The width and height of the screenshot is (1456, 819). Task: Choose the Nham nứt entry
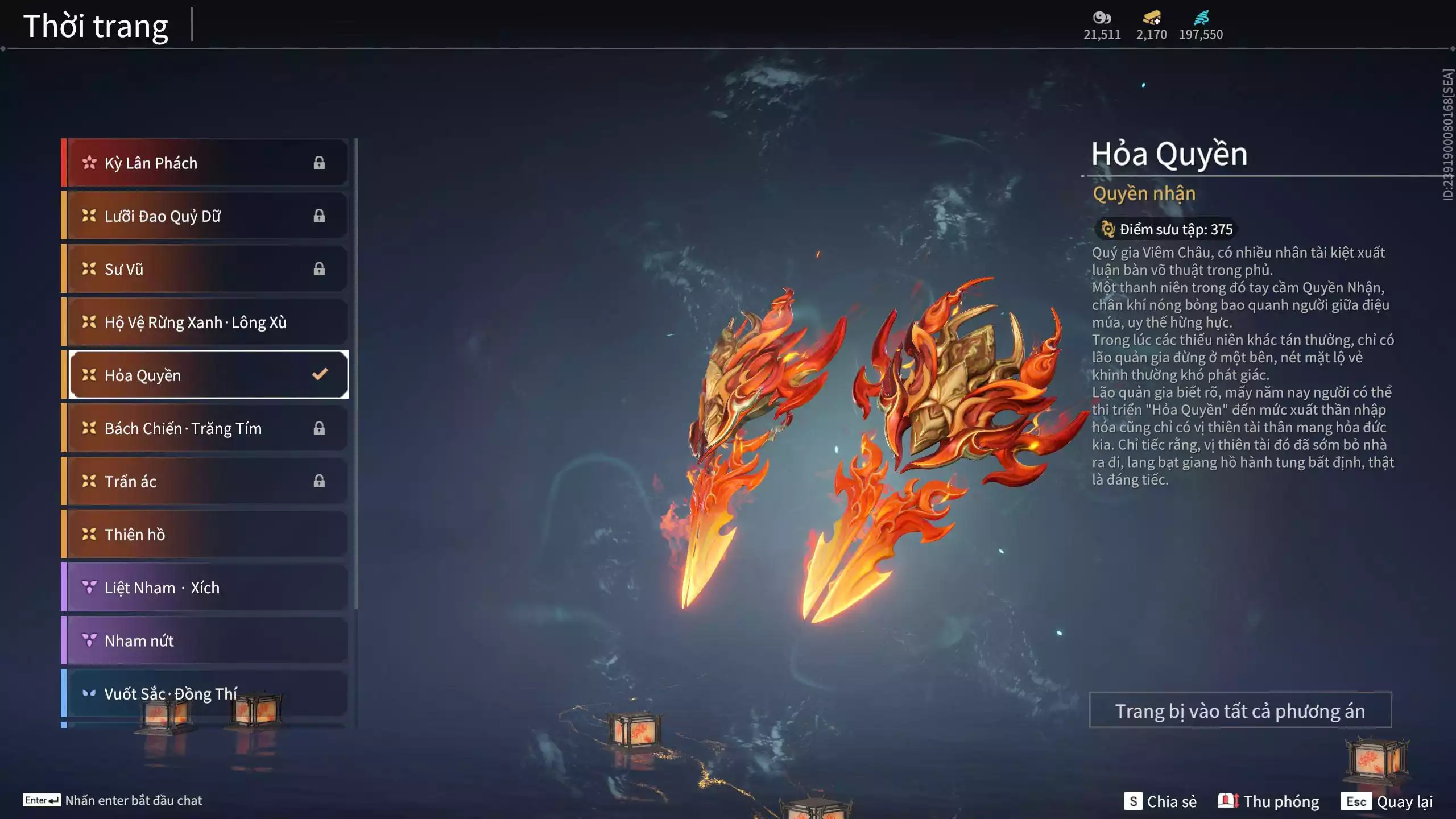tap(205, 640)
